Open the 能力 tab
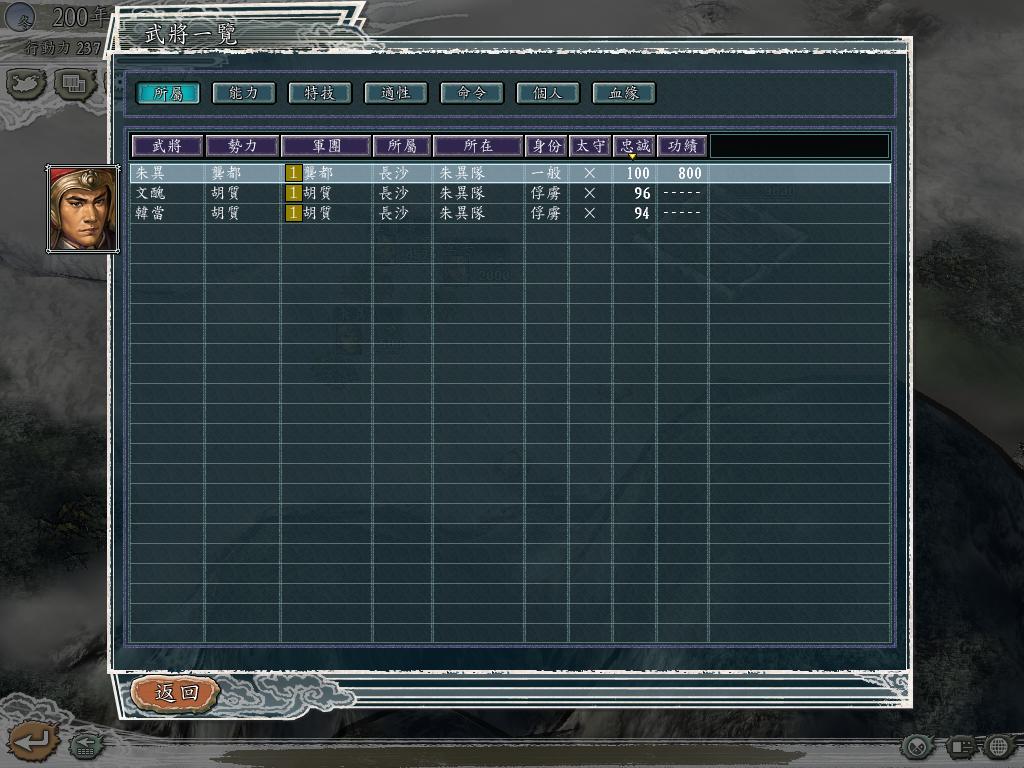The width and height of the screenshot is (1024, 768). click(243, 93)
